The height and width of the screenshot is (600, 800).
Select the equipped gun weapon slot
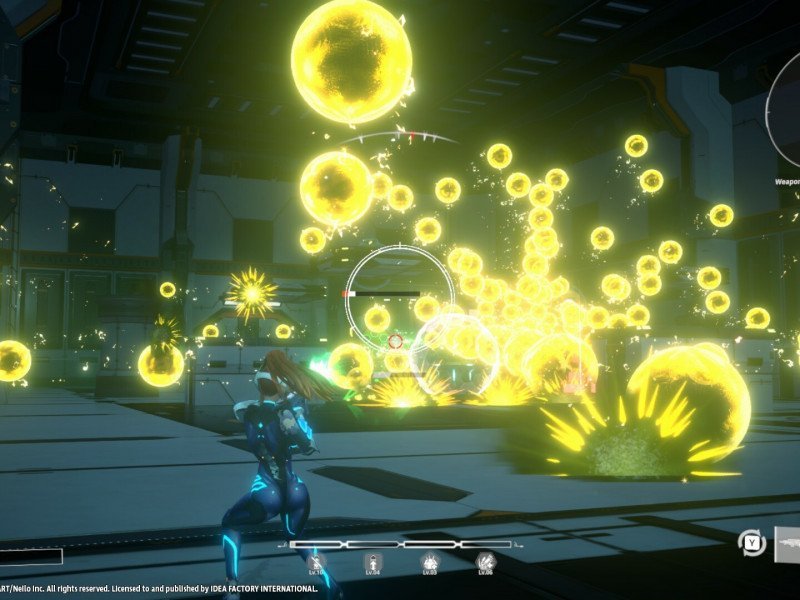point(786,543)
